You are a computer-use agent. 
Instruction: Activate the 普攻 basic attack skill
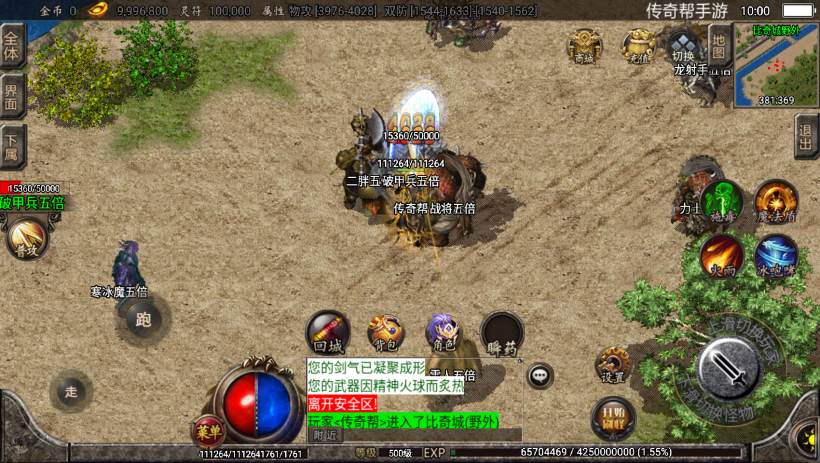point(25,240)
